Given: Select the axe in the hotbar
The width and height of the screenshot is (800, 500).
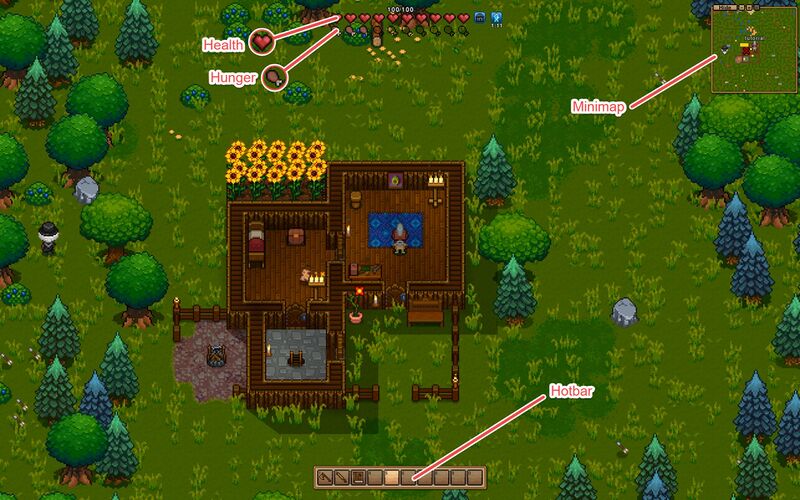Looking at the screenshot, I should click(x=325, y=476).
